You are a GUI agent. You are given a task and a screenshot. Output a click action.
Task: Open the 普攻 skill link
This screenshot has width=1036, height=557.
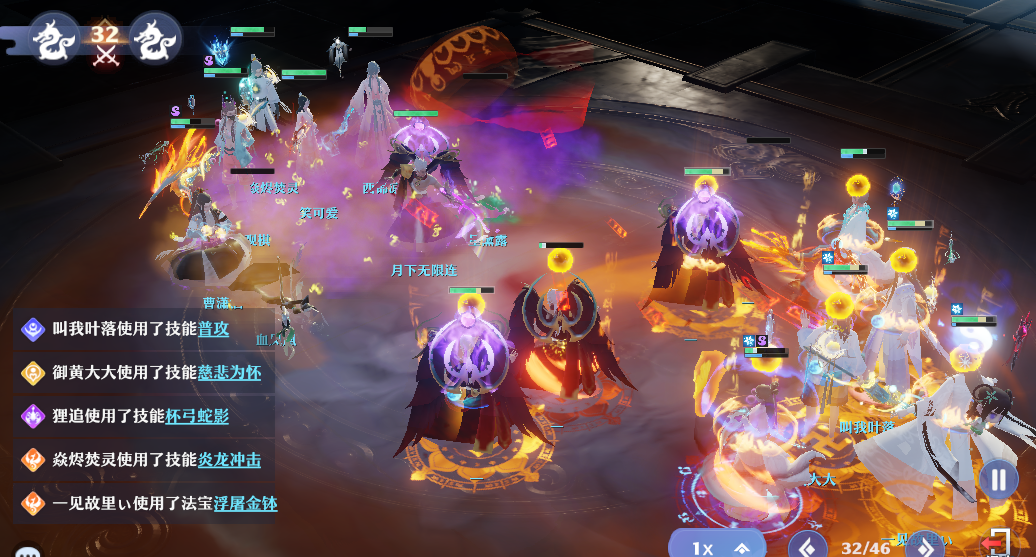tap(213, 327)
